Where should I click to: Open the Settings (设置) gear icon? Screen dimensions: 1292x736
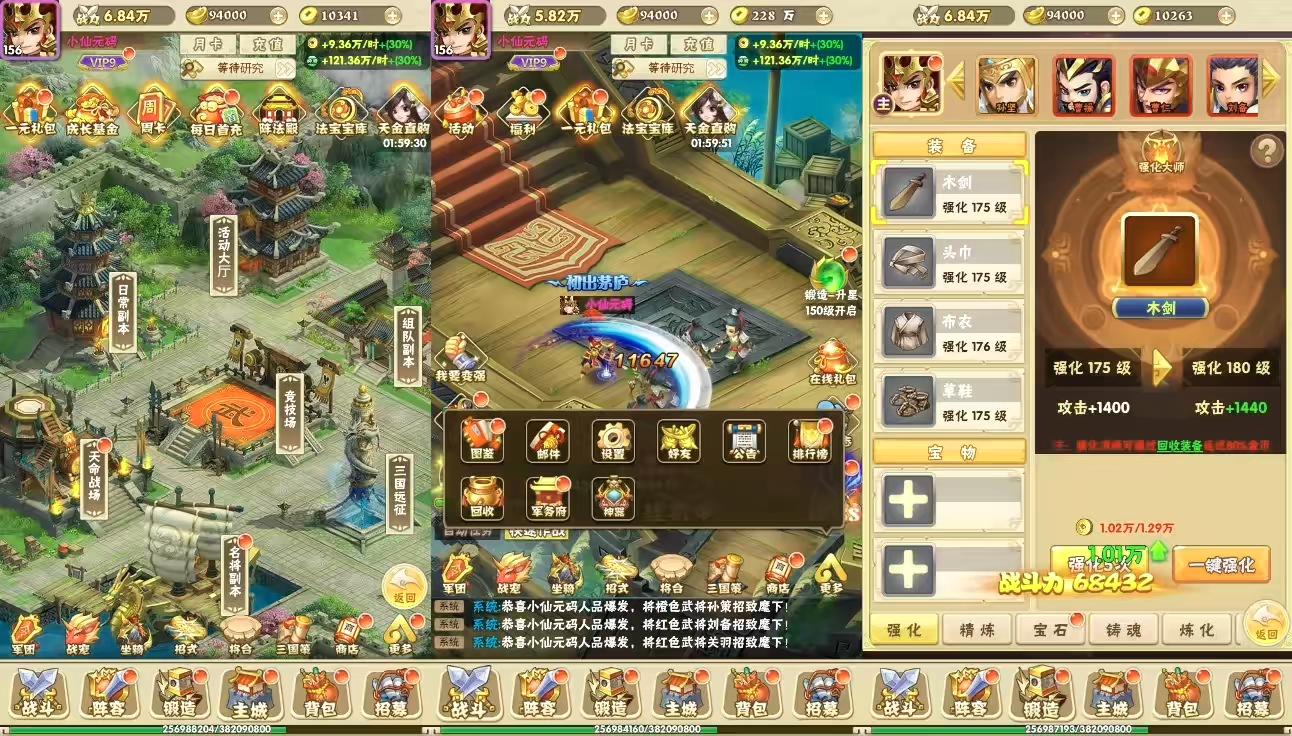612,437
